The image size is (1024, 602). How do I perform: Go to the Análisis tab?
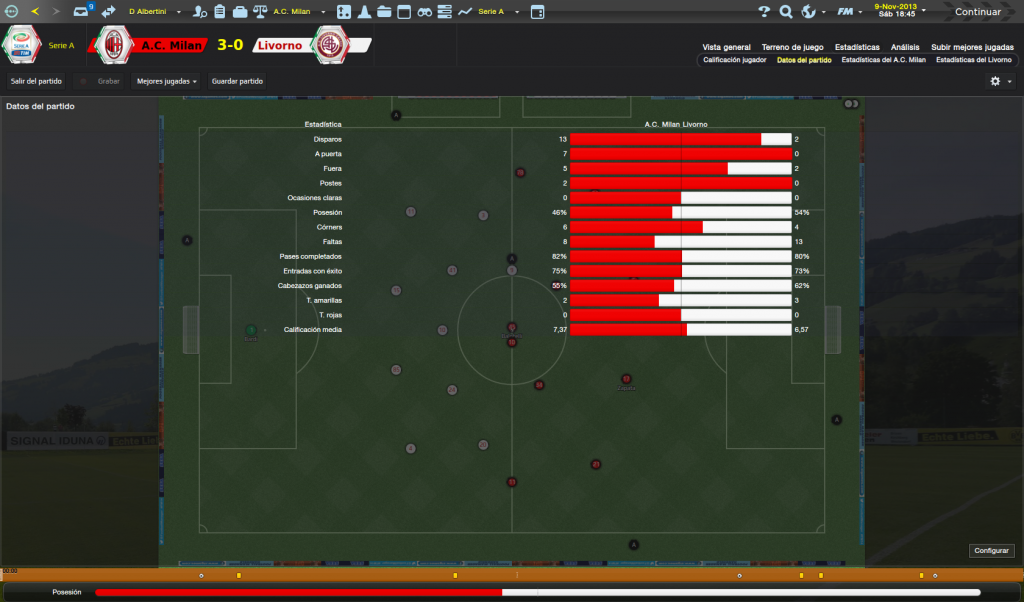click(905, 47)
